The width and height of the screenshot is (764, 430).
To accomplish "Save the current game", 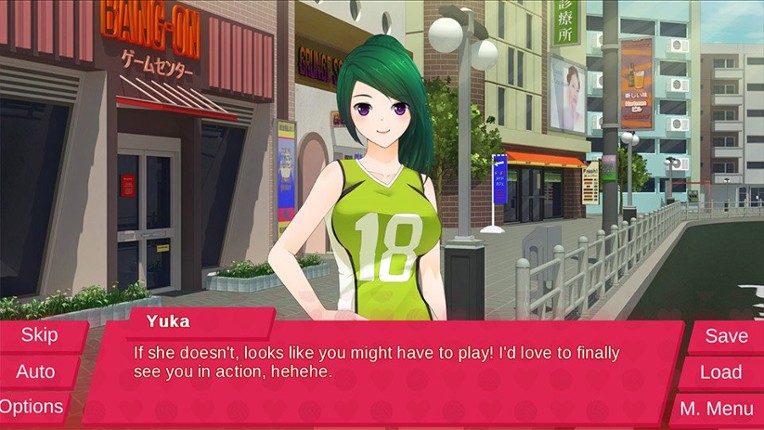I will coord(725,336).
